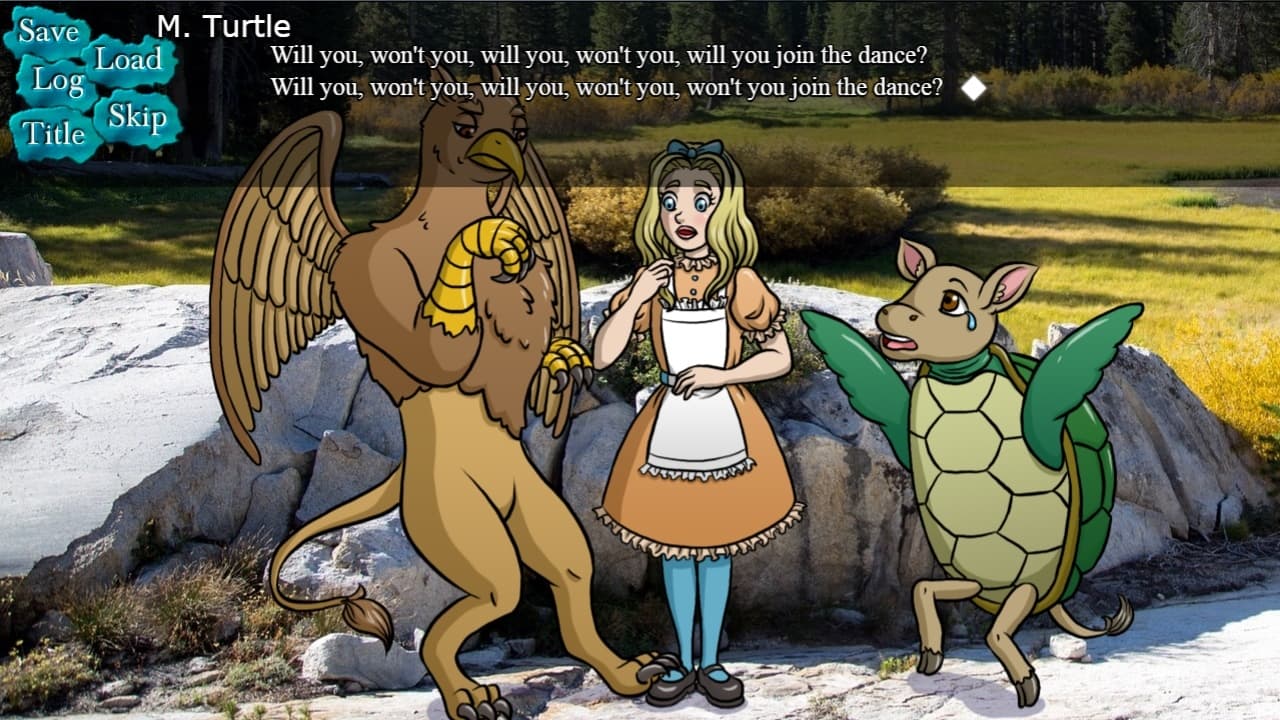
Task: Click the Save ink-splat button graphic
Action: (x=47, y=30)
